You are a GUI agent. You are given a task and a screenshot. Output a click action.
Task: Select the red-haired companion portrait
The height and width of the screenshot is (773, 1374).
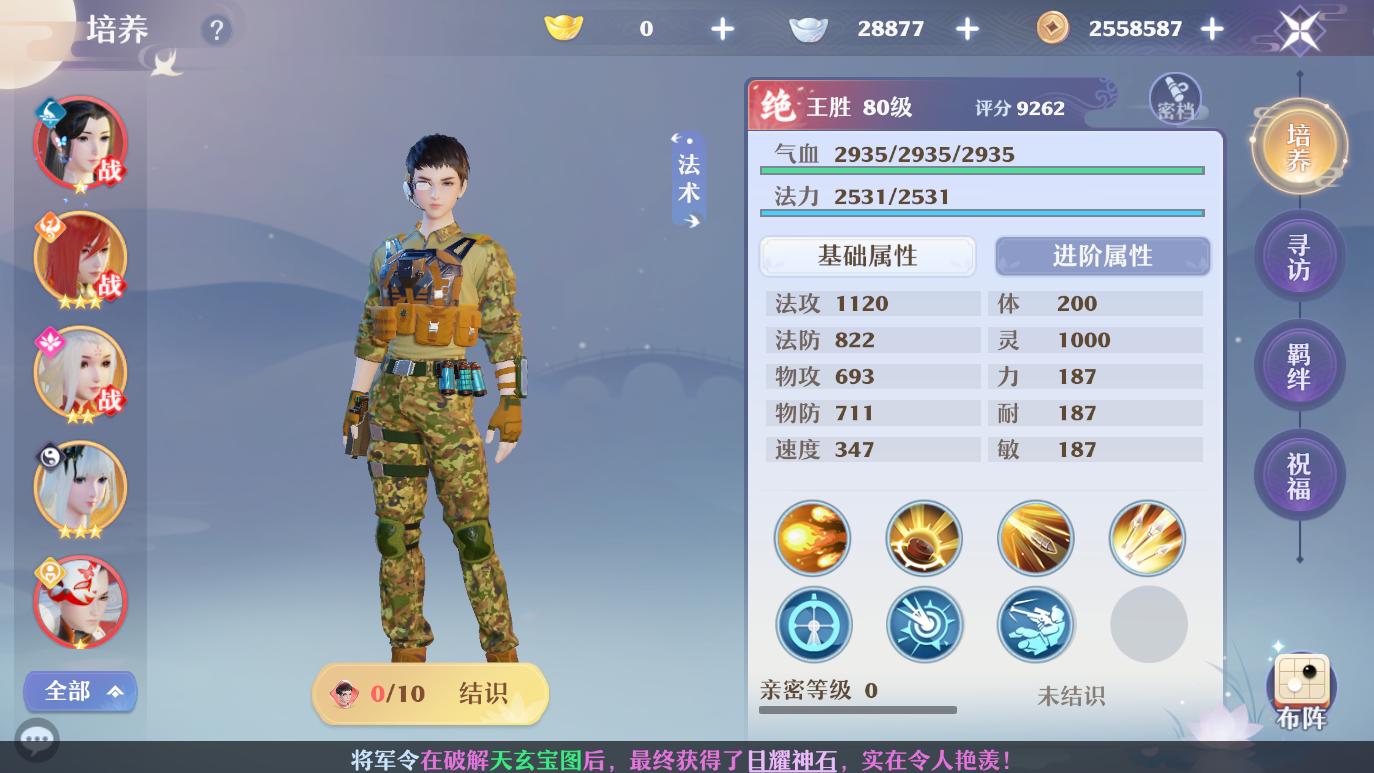tap(80, 257)
